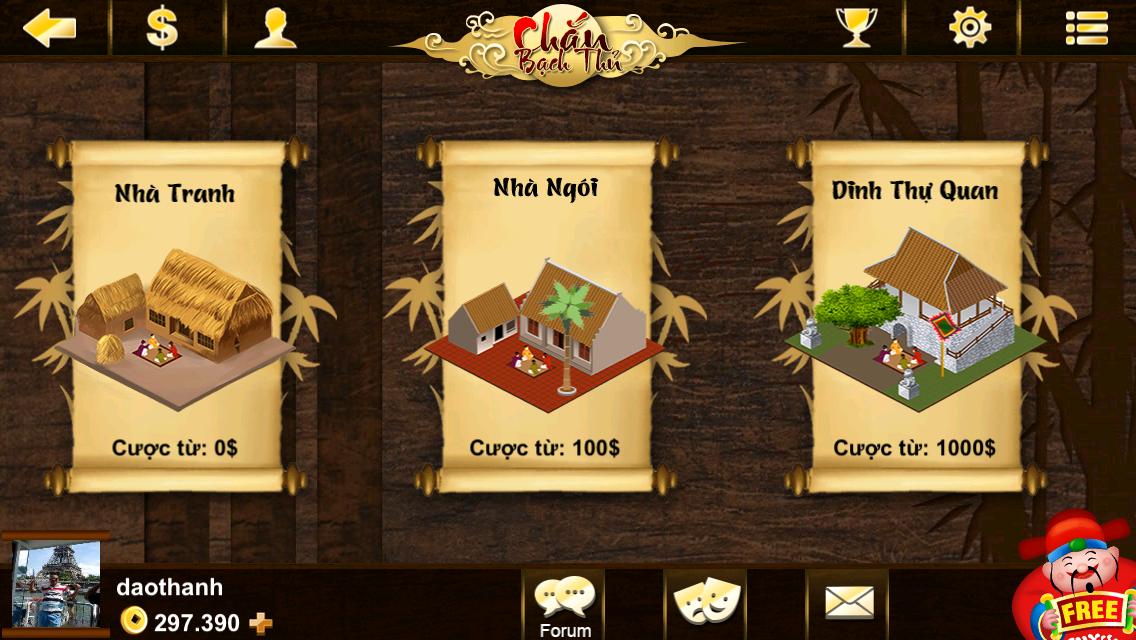Open the Forum
1136x640 pixels.
[565, 603]
